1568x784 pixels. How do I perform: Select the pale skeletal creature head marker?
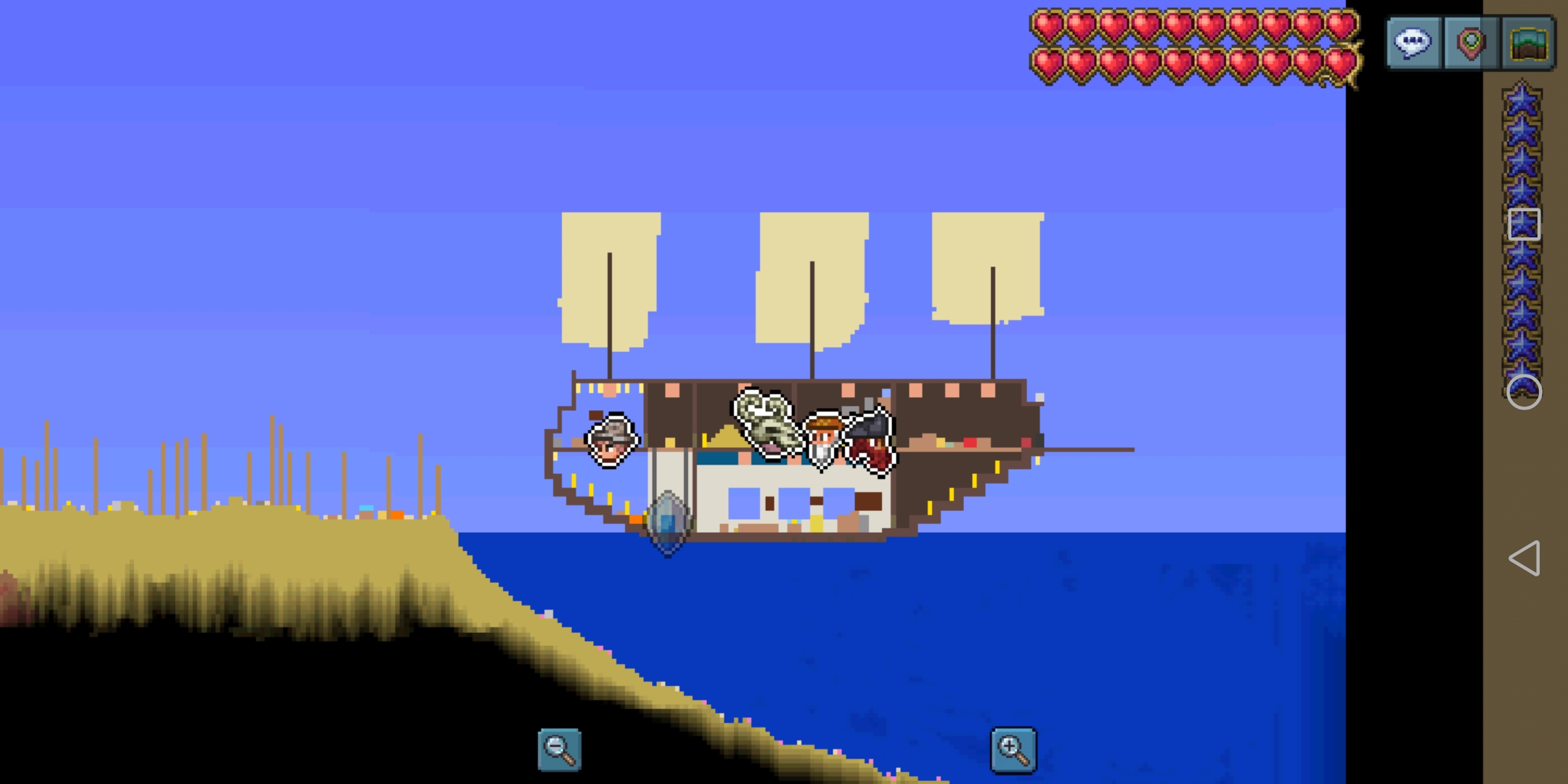click(x=765, y=421)
